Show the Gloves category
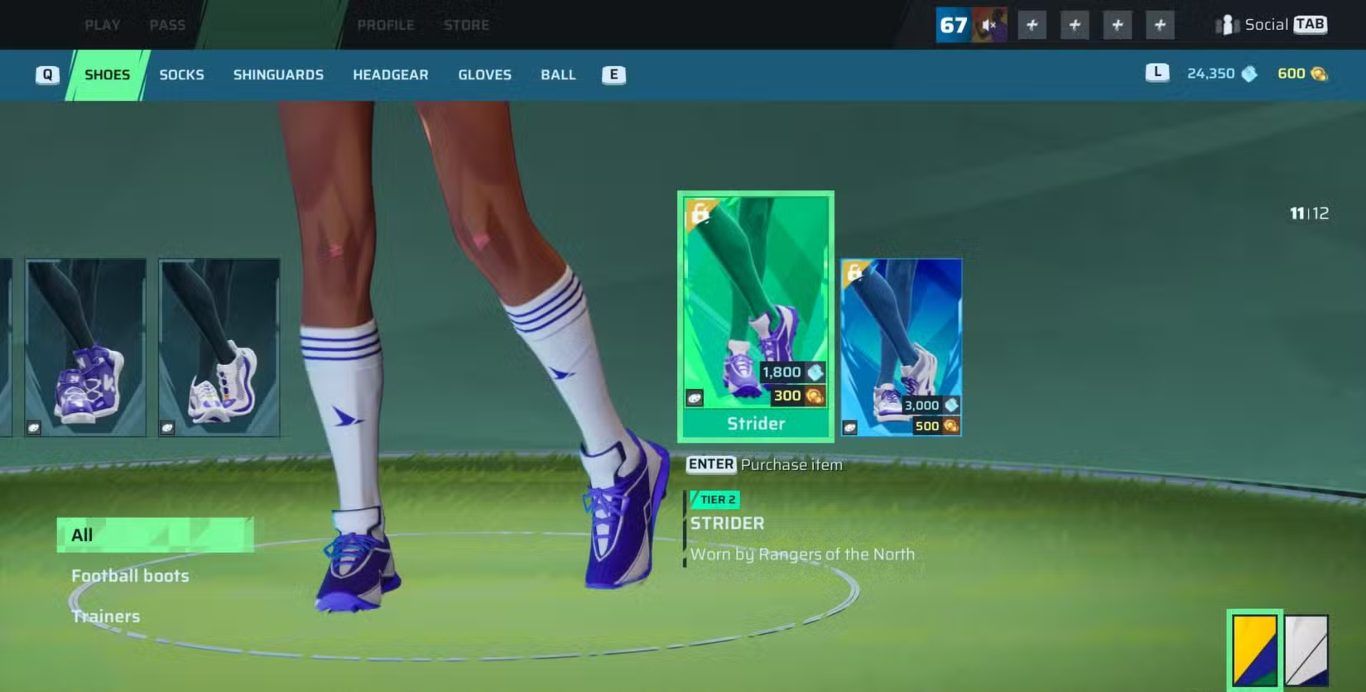This screenshot has width=1366, height=692. coord(484,75)
